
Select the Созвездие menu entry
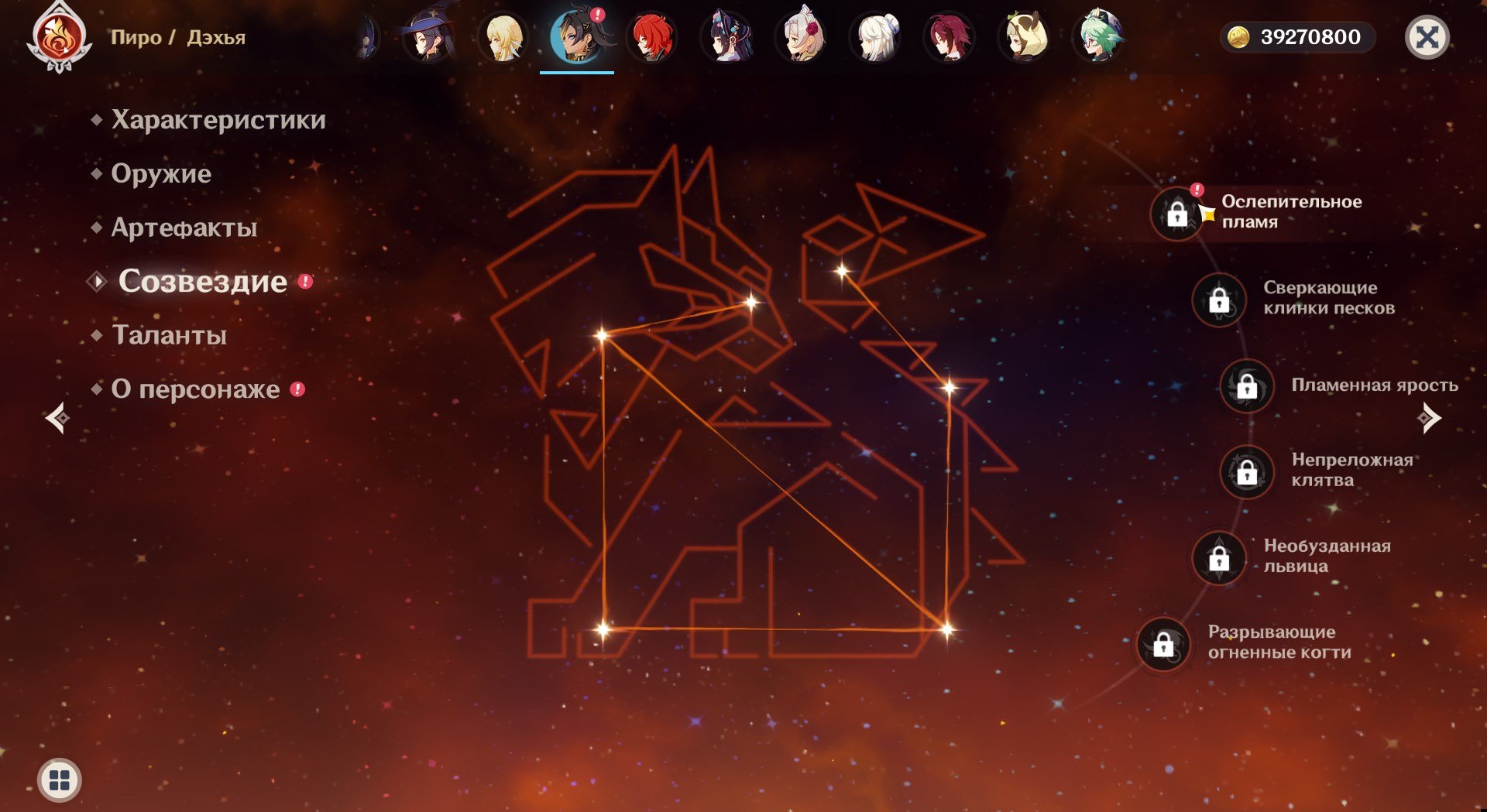pos(202,281)
